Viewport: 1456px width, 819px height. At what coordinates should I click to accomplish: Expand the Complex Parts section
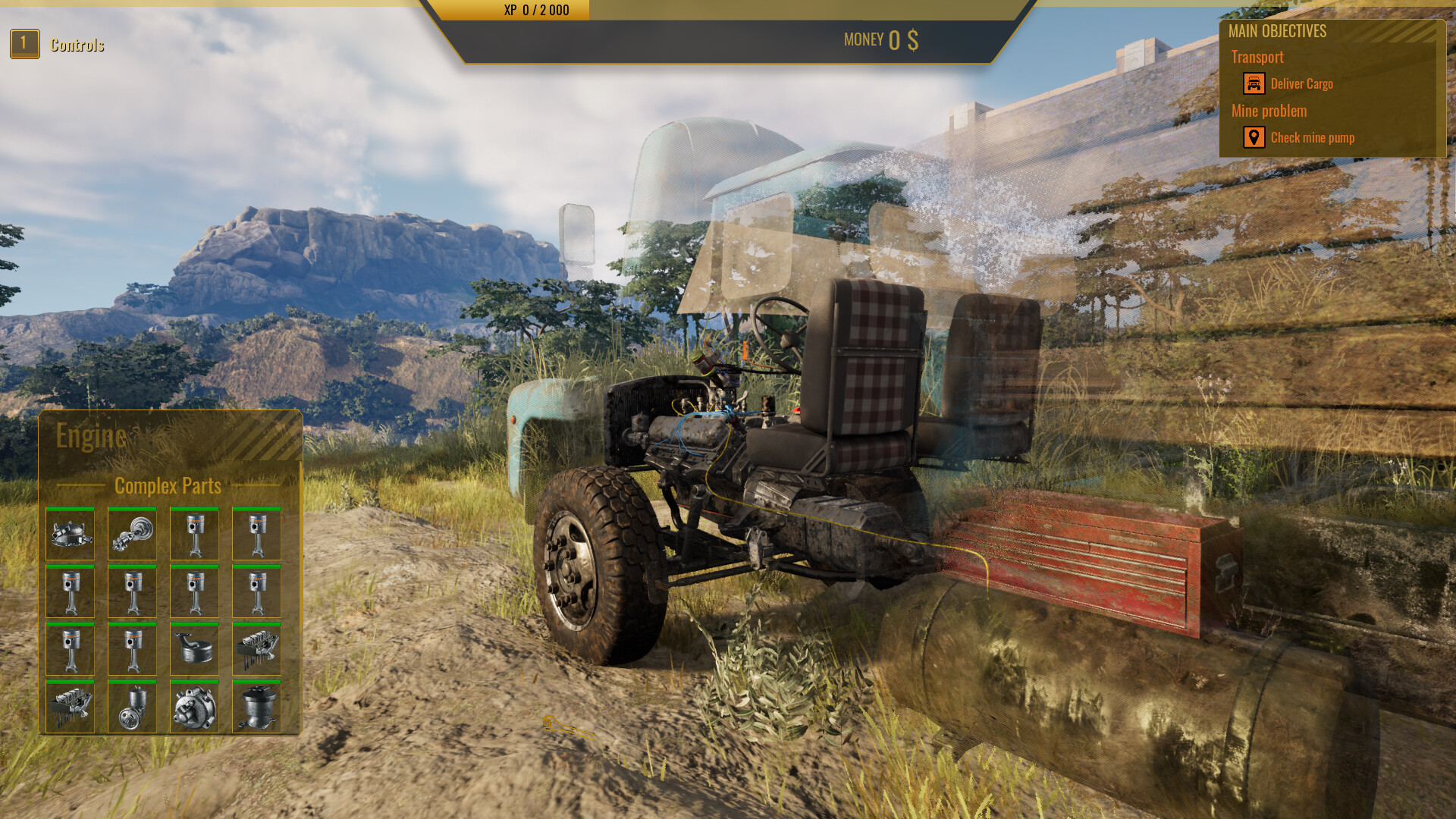pyautogui.click(x=168, y=485)
